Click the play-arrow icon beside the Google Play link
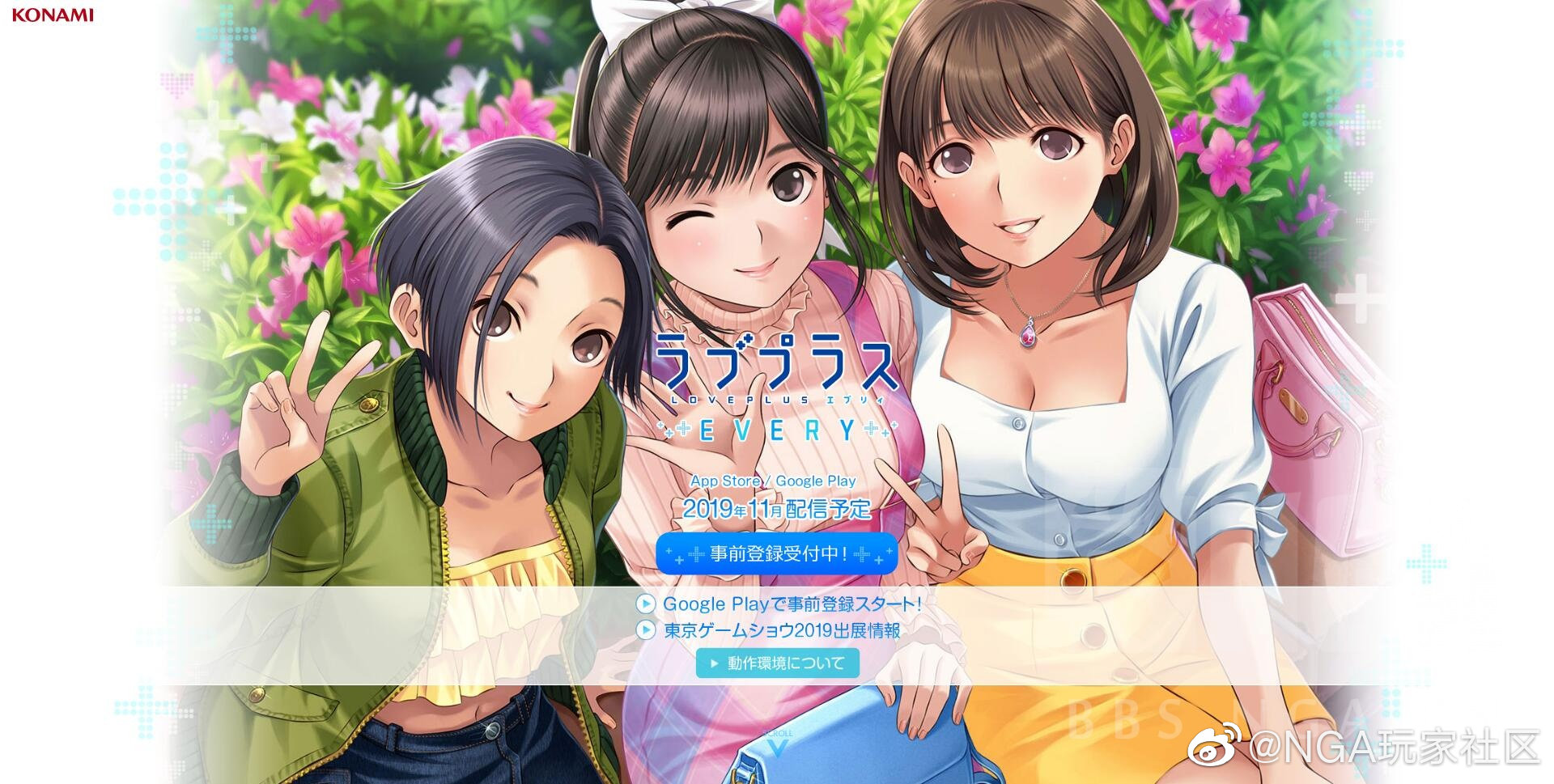The image size is (1554, 784). [x=647, y=604]
